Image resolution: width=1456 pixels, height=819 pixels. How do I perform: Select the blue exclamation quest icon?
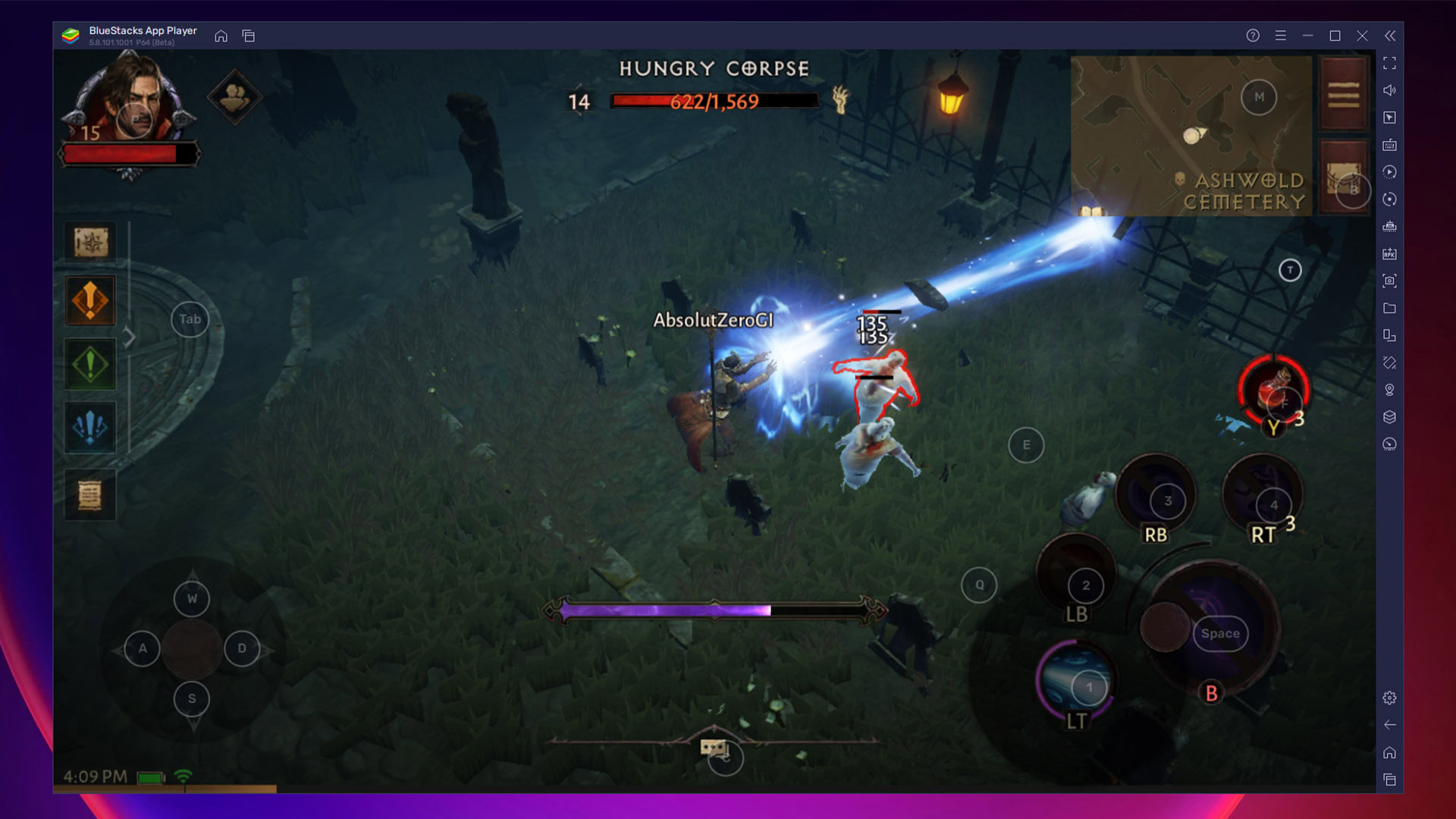coord(90,428)
